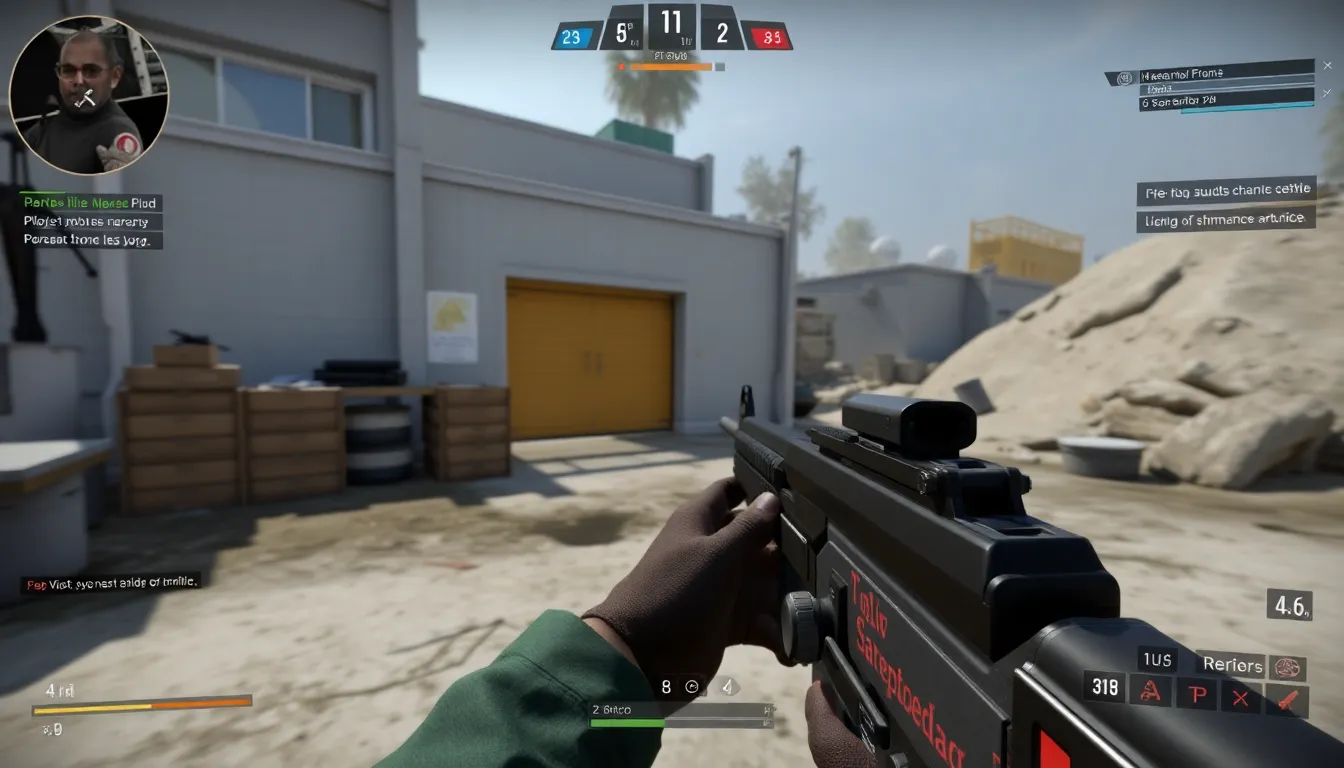1344x768 pixels.
Task: Close the top-right panel with the X
Action: tap(1327, 65)
